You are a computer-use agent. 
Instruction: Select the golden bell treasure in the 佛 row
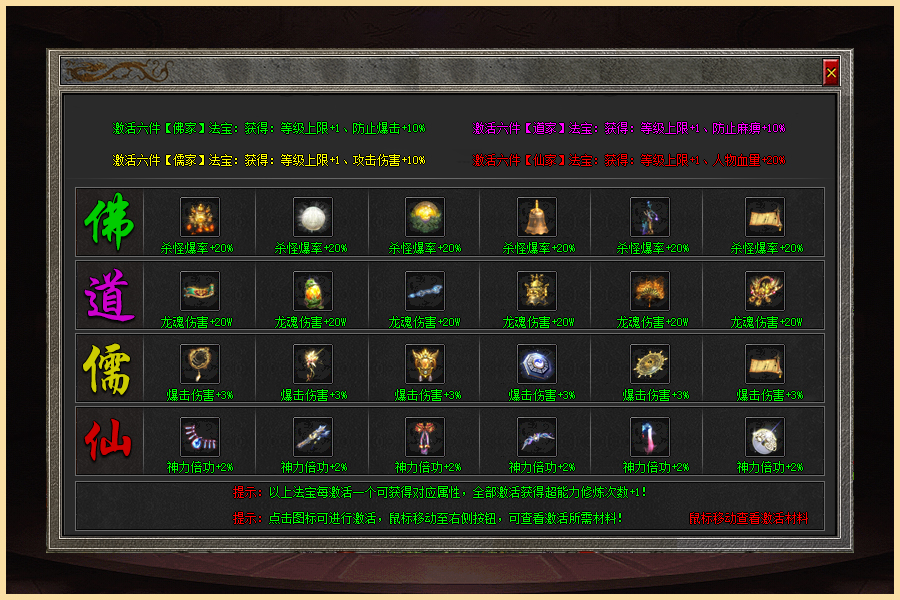[537, 217]
